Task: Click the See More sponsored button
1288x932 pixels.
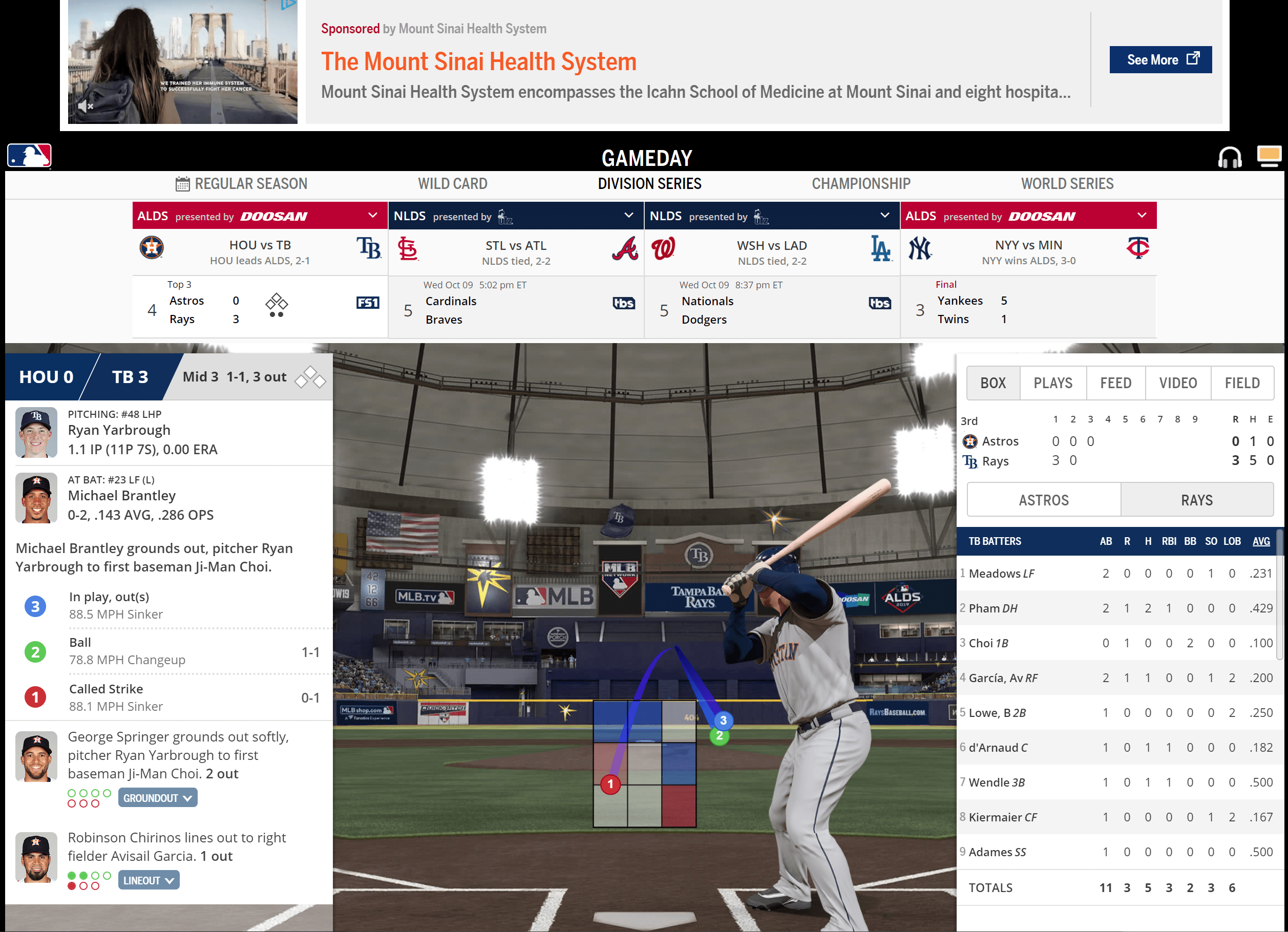Action: pyautogui.click(x=1160, y=59)
